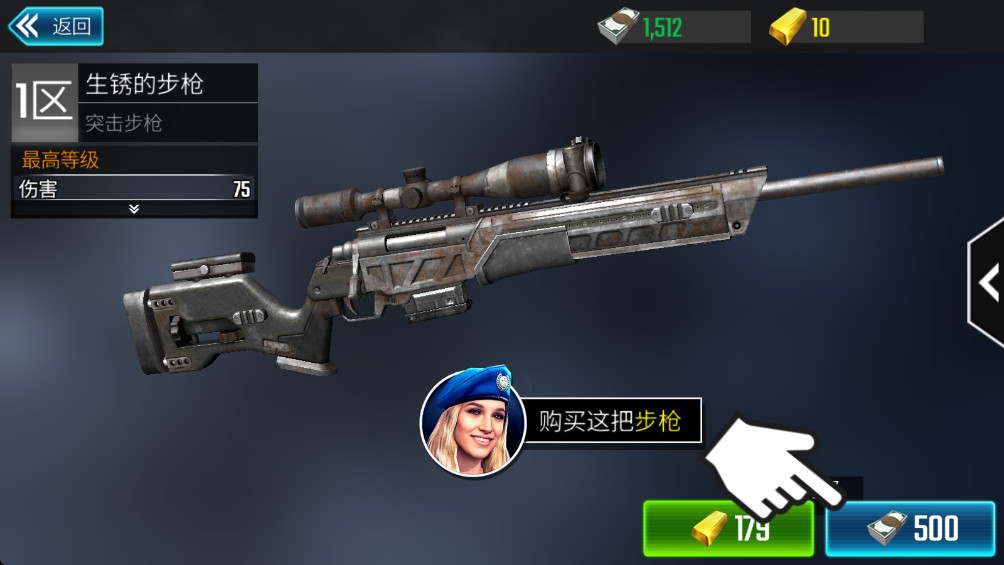This screenshot has height=565, width=1004.
Task: Go back with the 返回 button
Action: click(x=56, y=26)
